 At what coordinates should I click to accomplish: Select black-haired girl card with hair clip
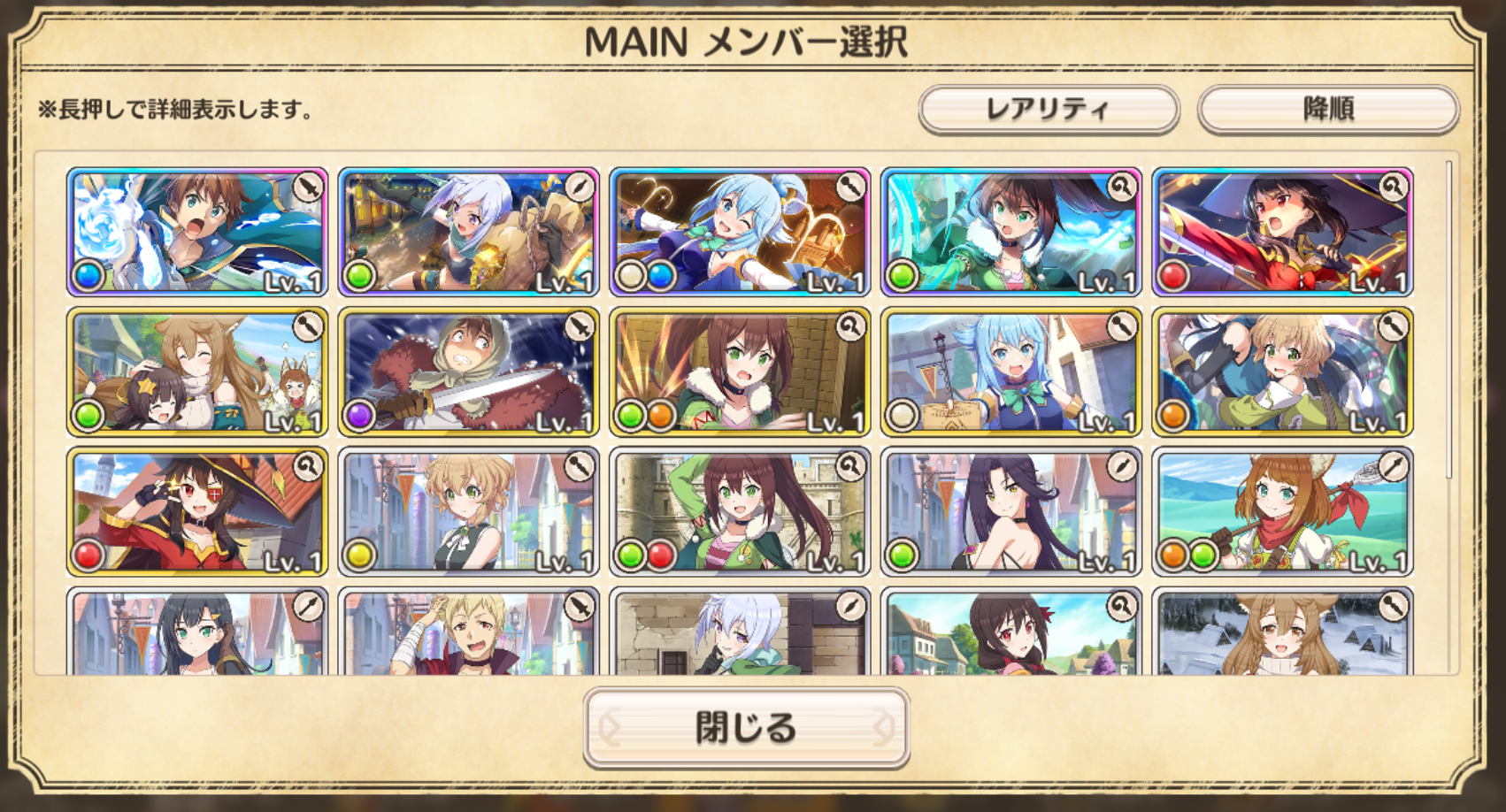point(197,633)
